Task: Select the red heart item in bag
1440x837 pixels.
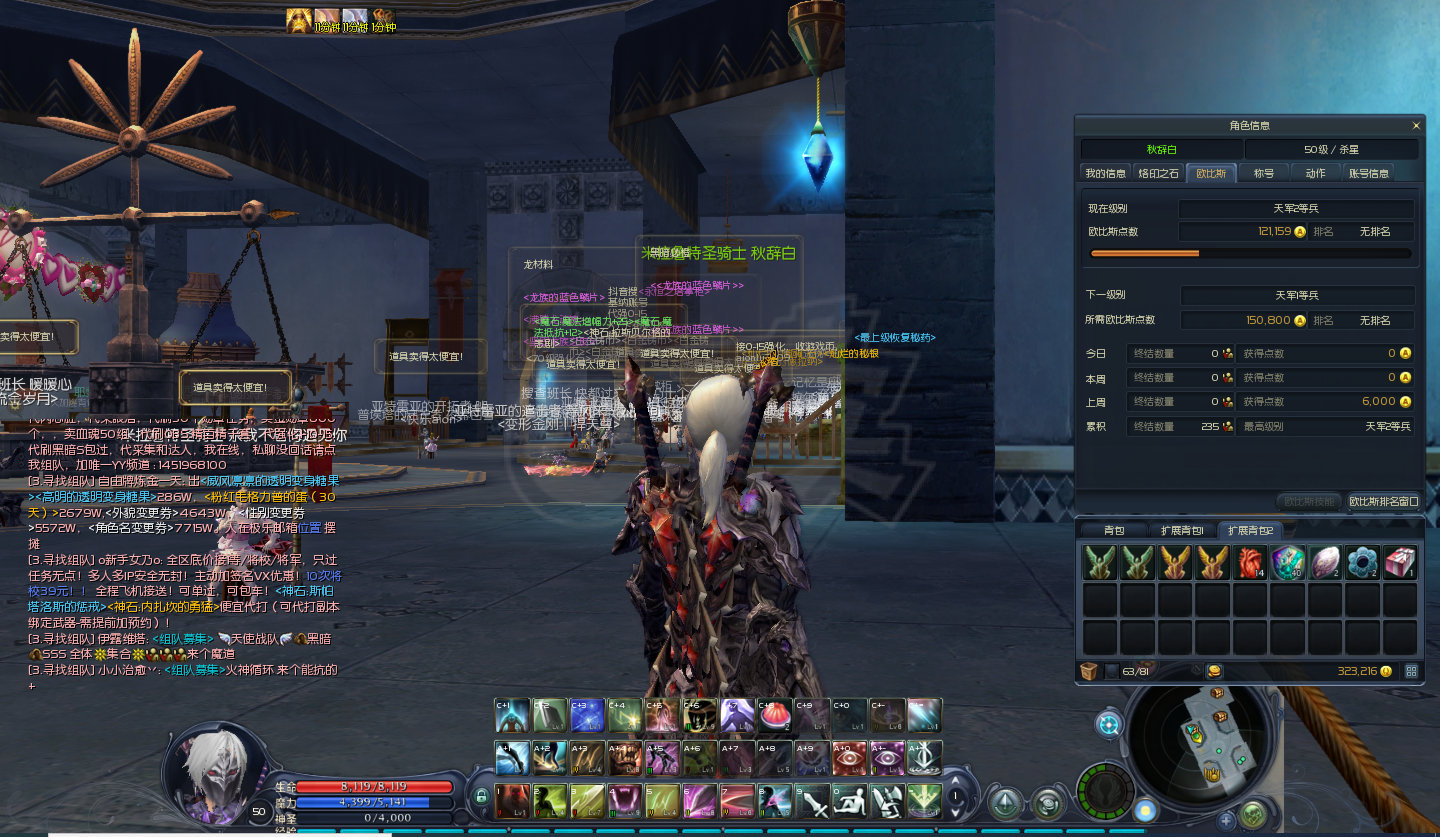Action: 1250,563
